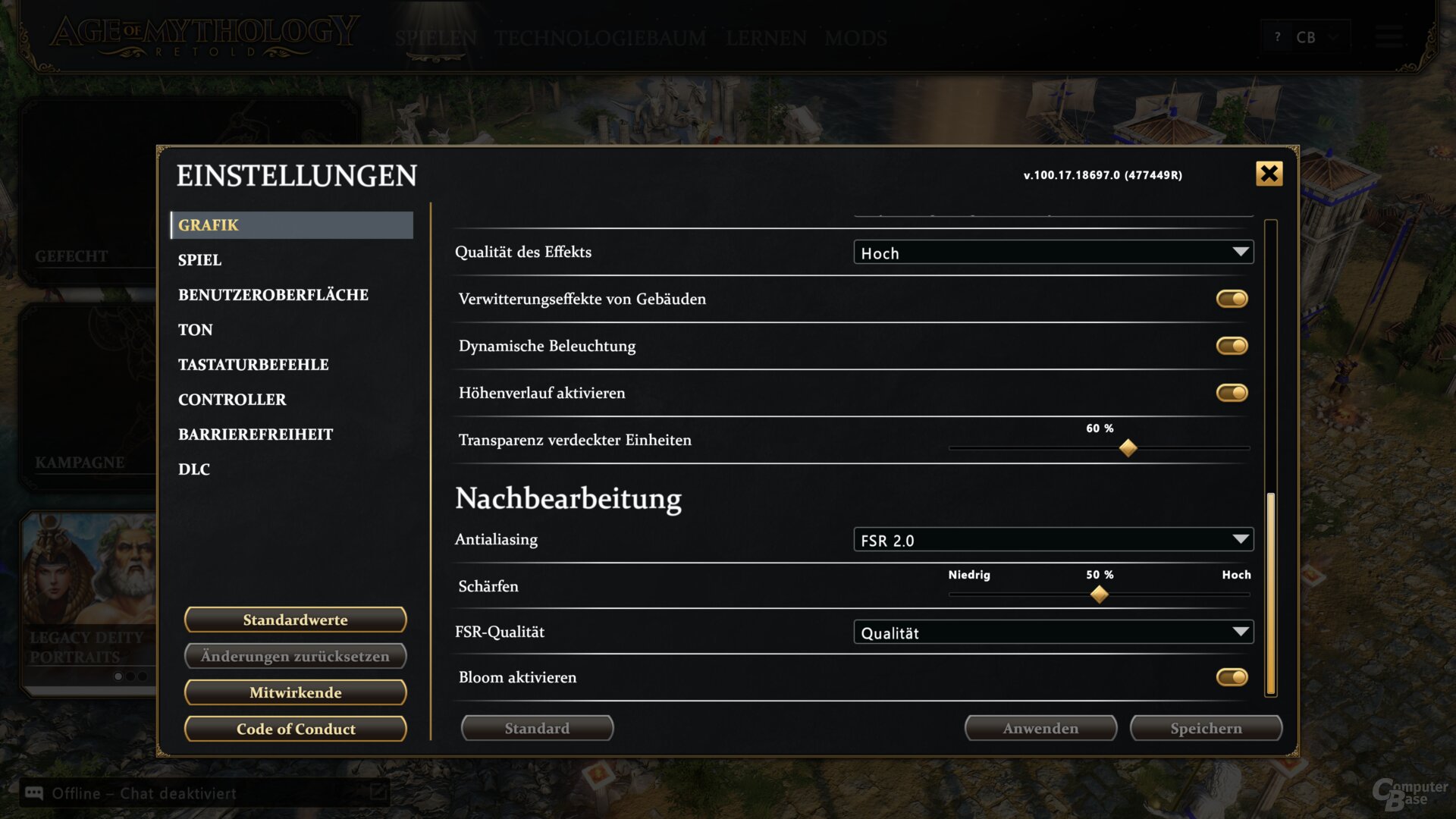Viewport: 1456px width, 819px height.
Task: Disable Verwitterungseffekte von Gebäuden
Action: [1231, 299]
